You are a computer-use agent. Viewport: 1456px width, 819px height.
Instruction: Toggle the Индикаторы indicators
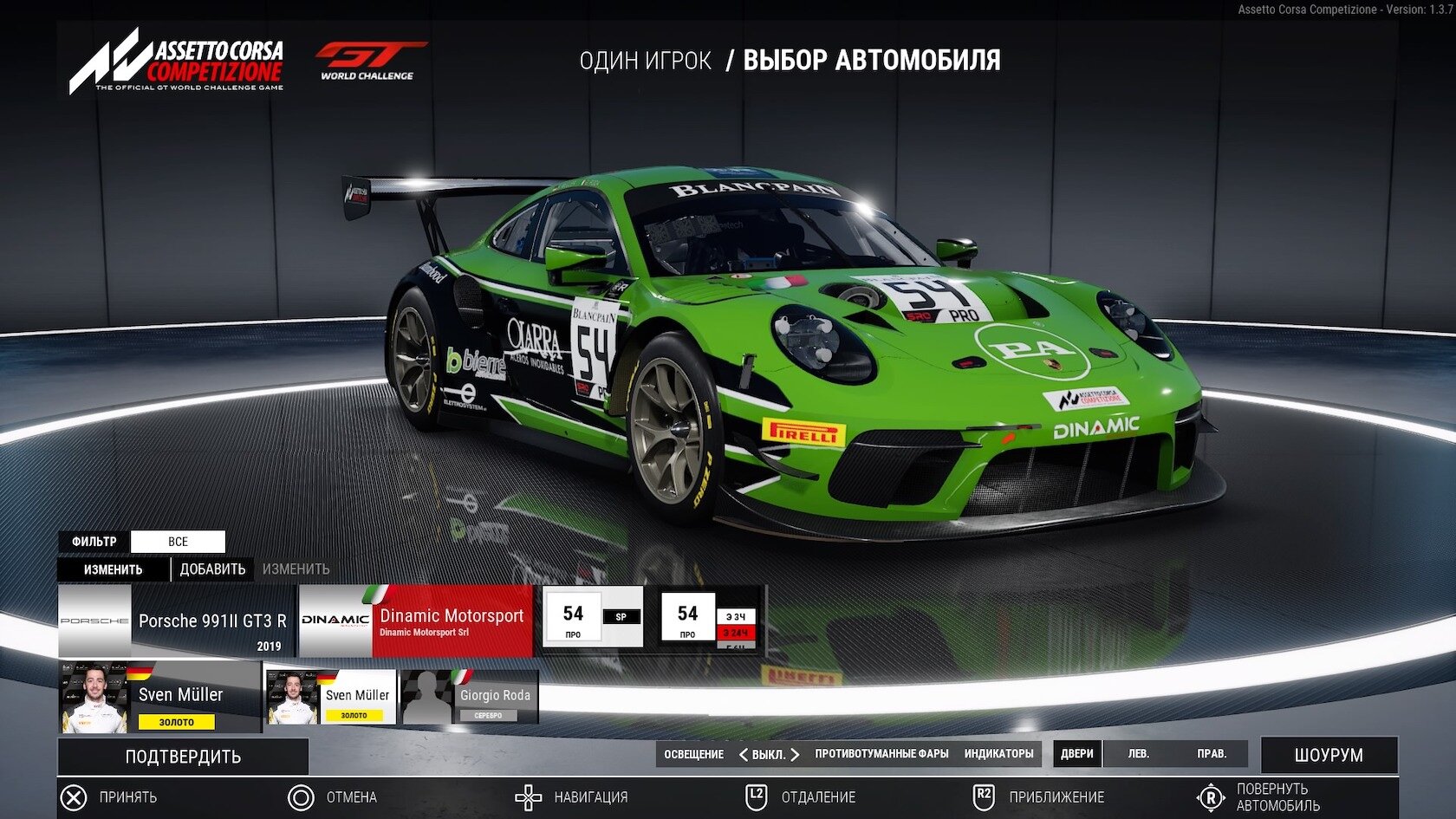tap(998, 754)
